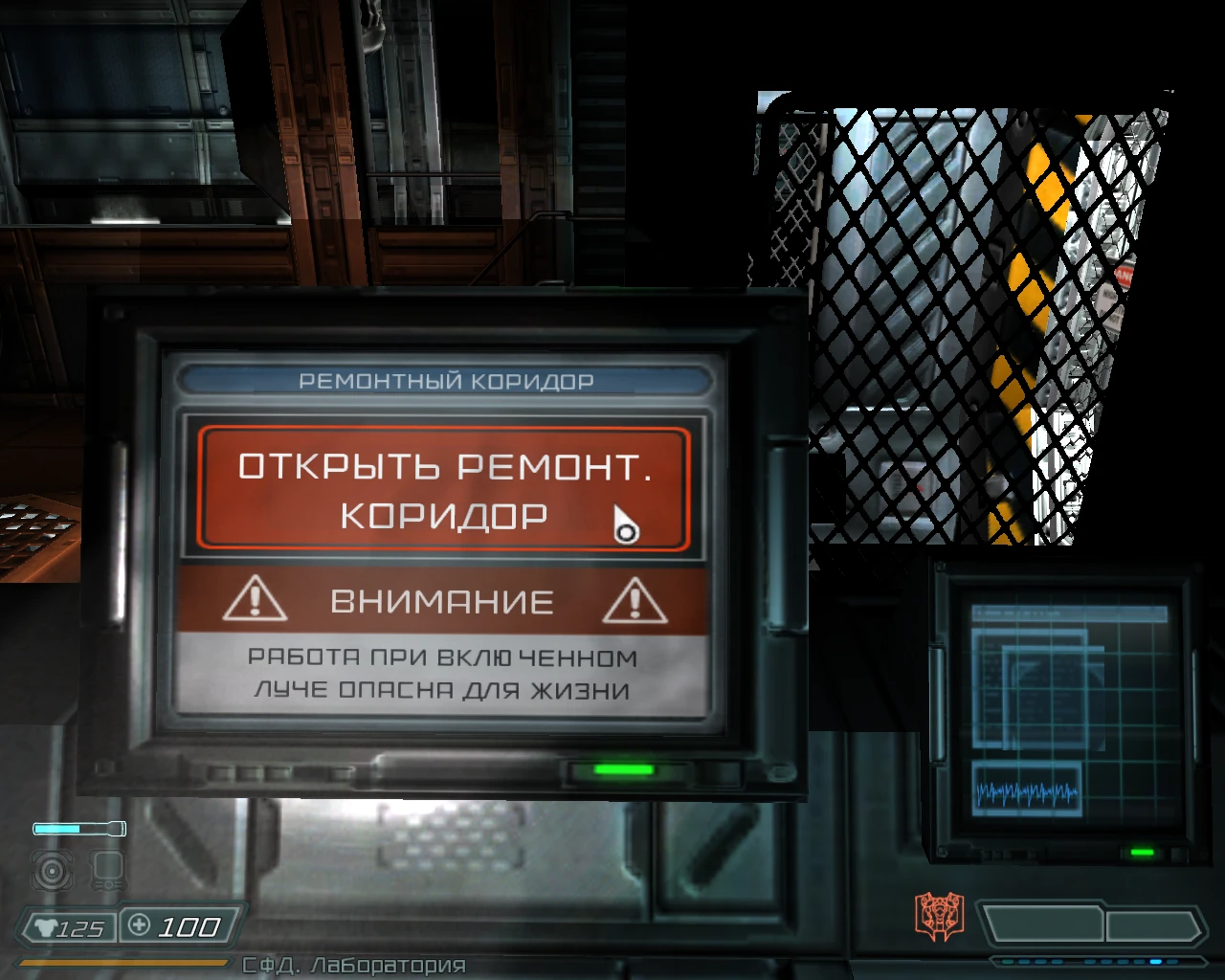Toggle the green indicator on the right monitor

(x=1145, y=851)
